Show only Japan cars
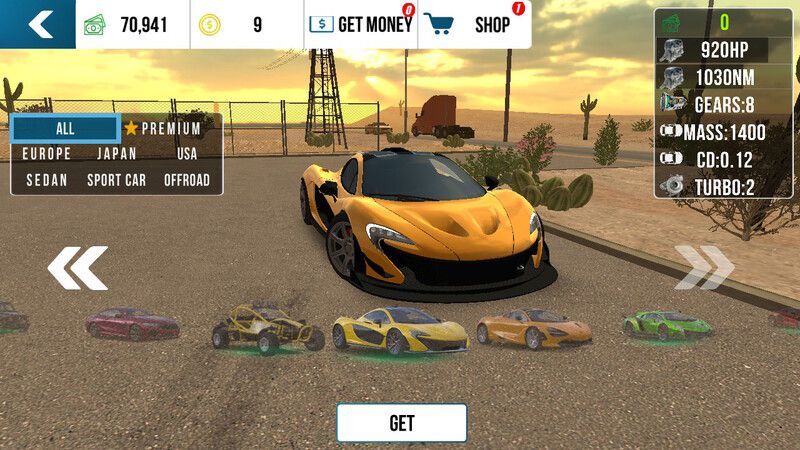The image size is (800, 450). [117, 154]
